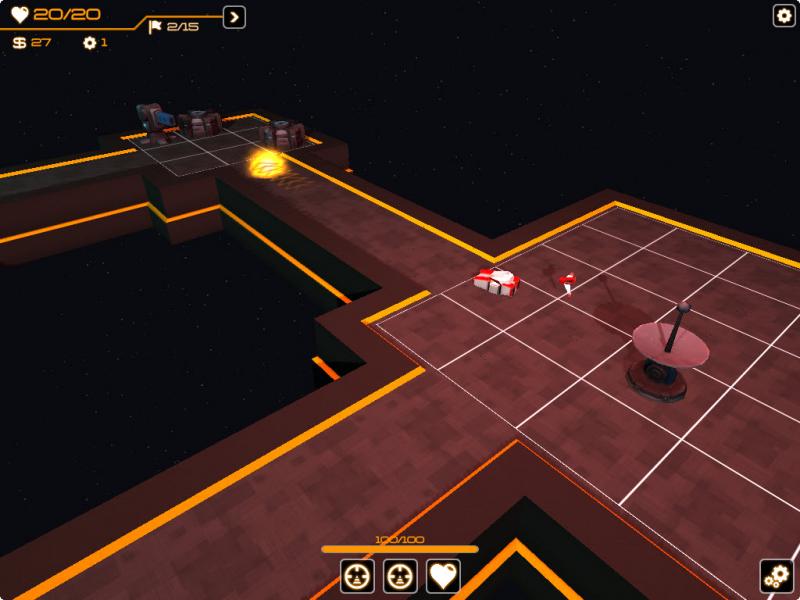Activate the heart ability icon
This screenshot has height=600, width=800.
[443, 575]
